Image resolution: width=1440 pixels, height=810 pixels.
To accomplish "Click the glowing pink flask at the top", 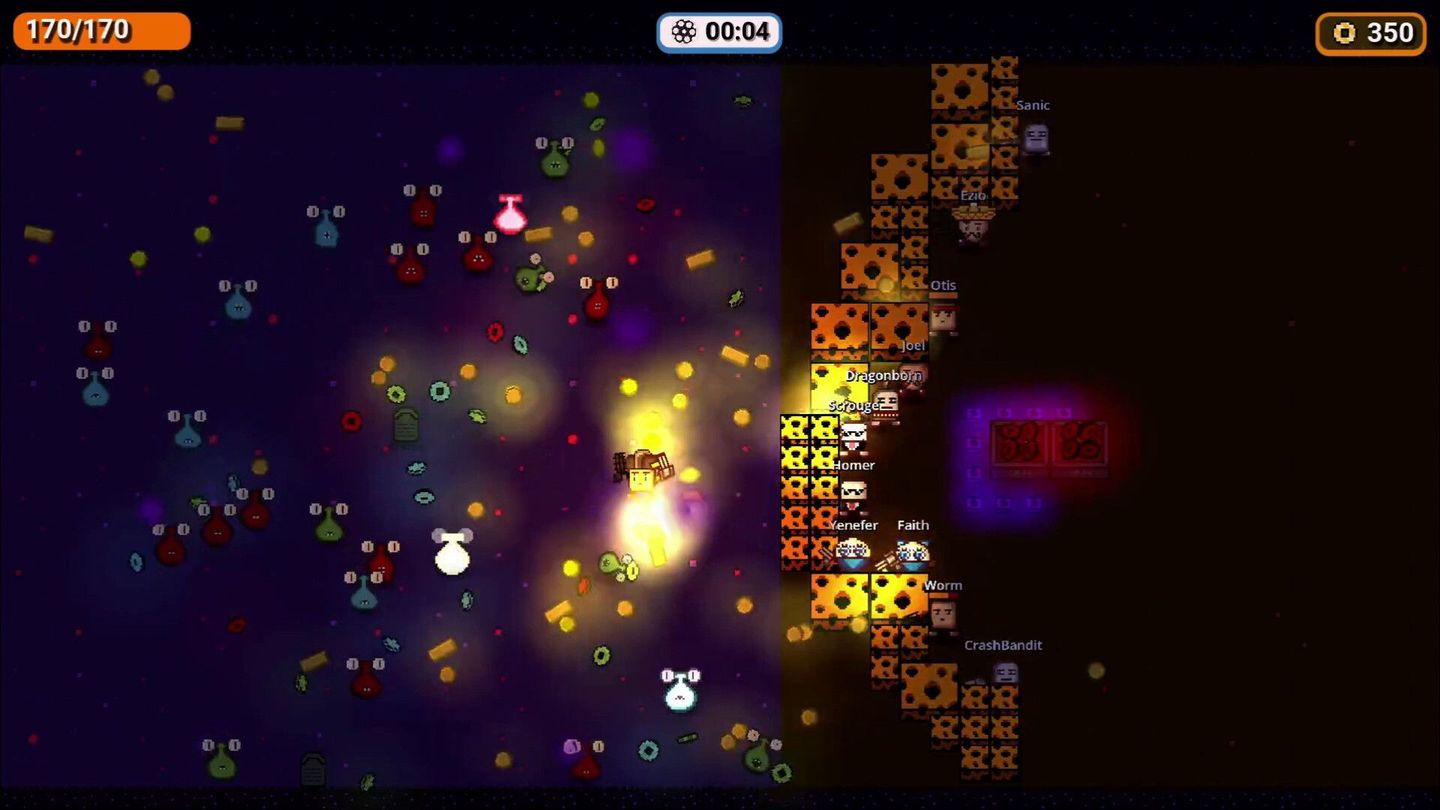I will (x=510, y=212).
